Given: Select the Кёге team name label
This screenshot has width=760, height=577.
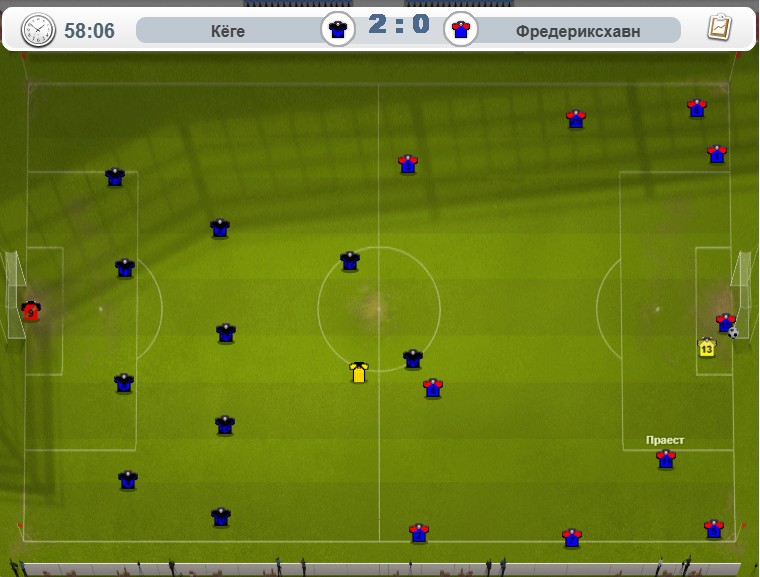Looking at the screenshot, I should pos(228,31).
